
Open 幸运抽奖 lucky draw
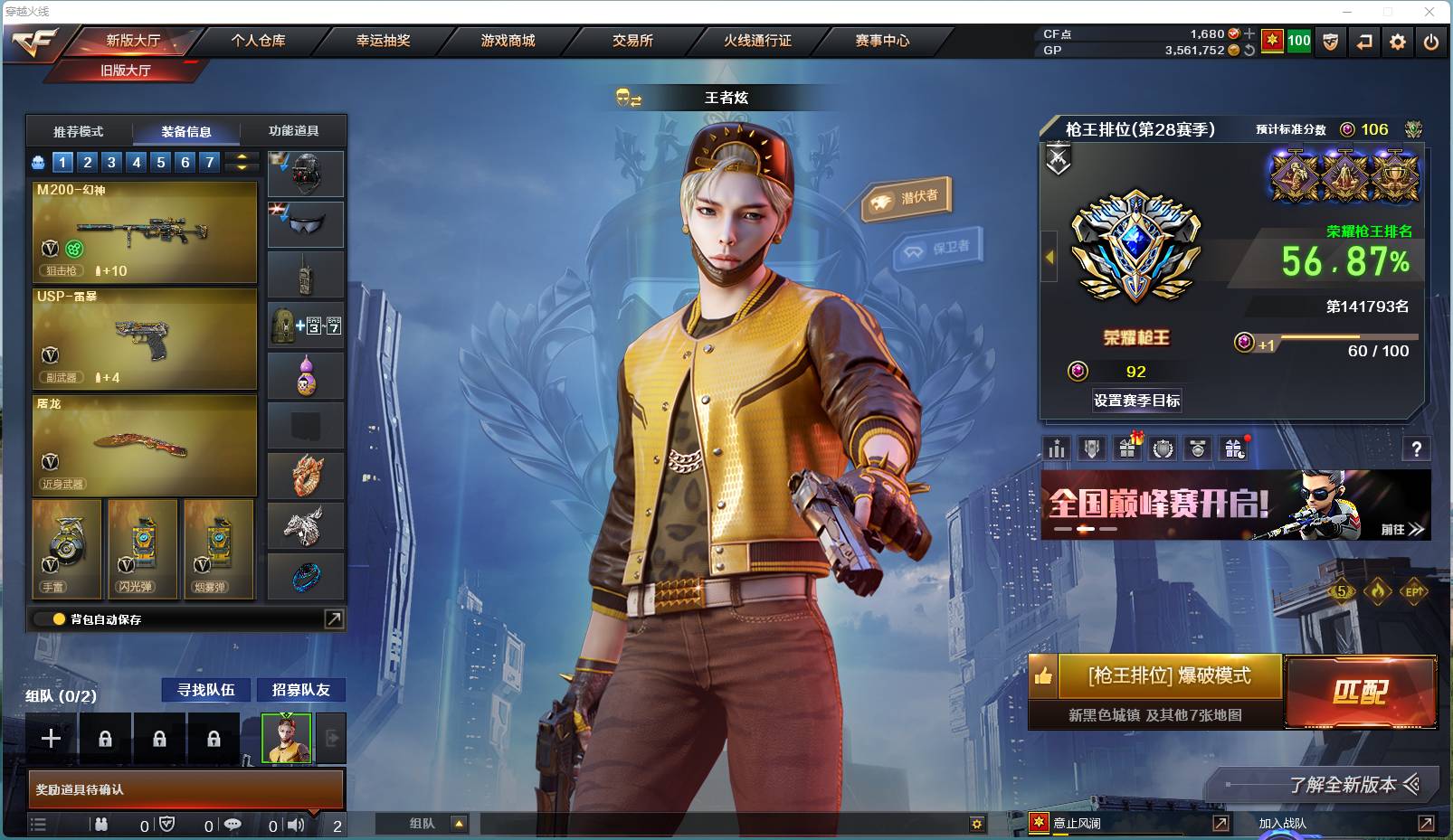[x=383, y=41]
